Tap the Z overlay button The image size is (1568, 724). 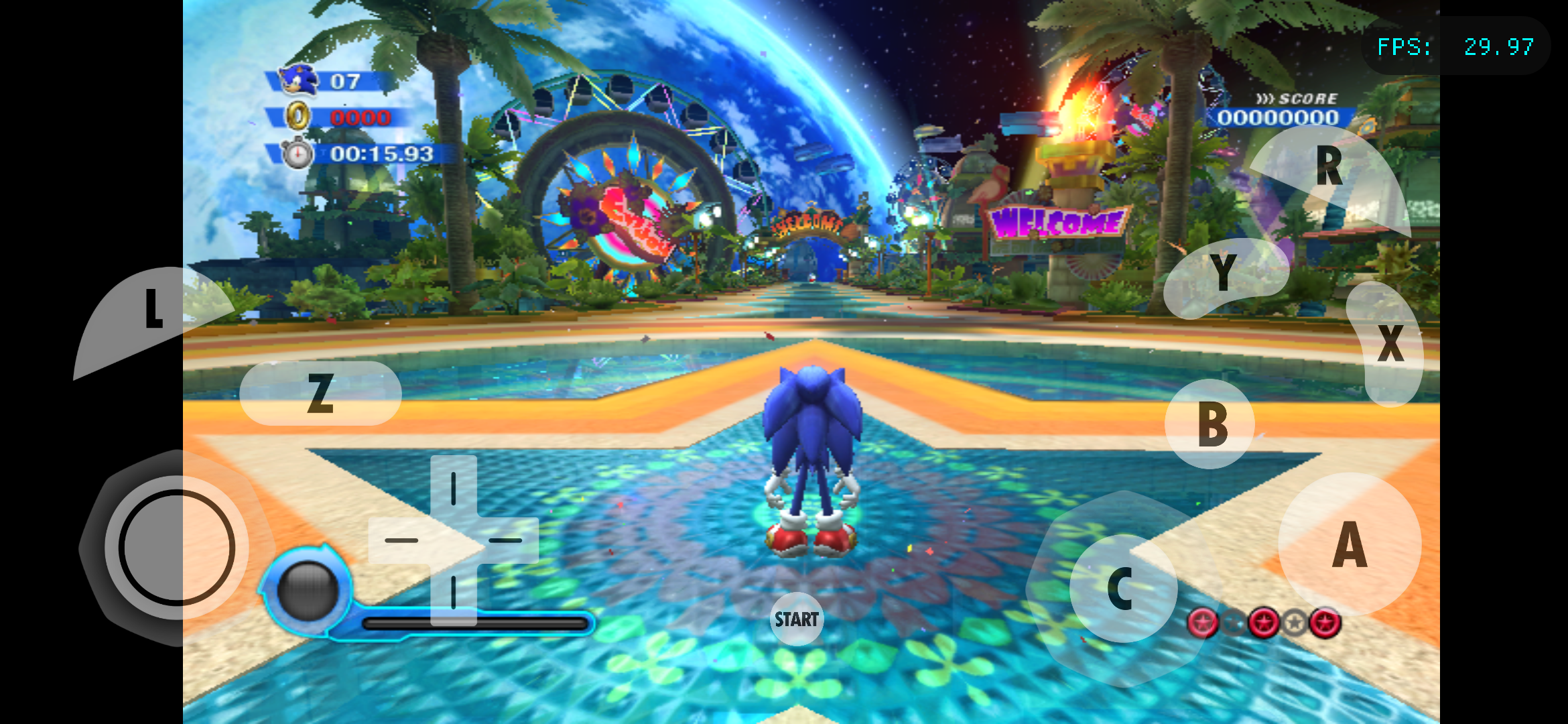pos(320,393)
